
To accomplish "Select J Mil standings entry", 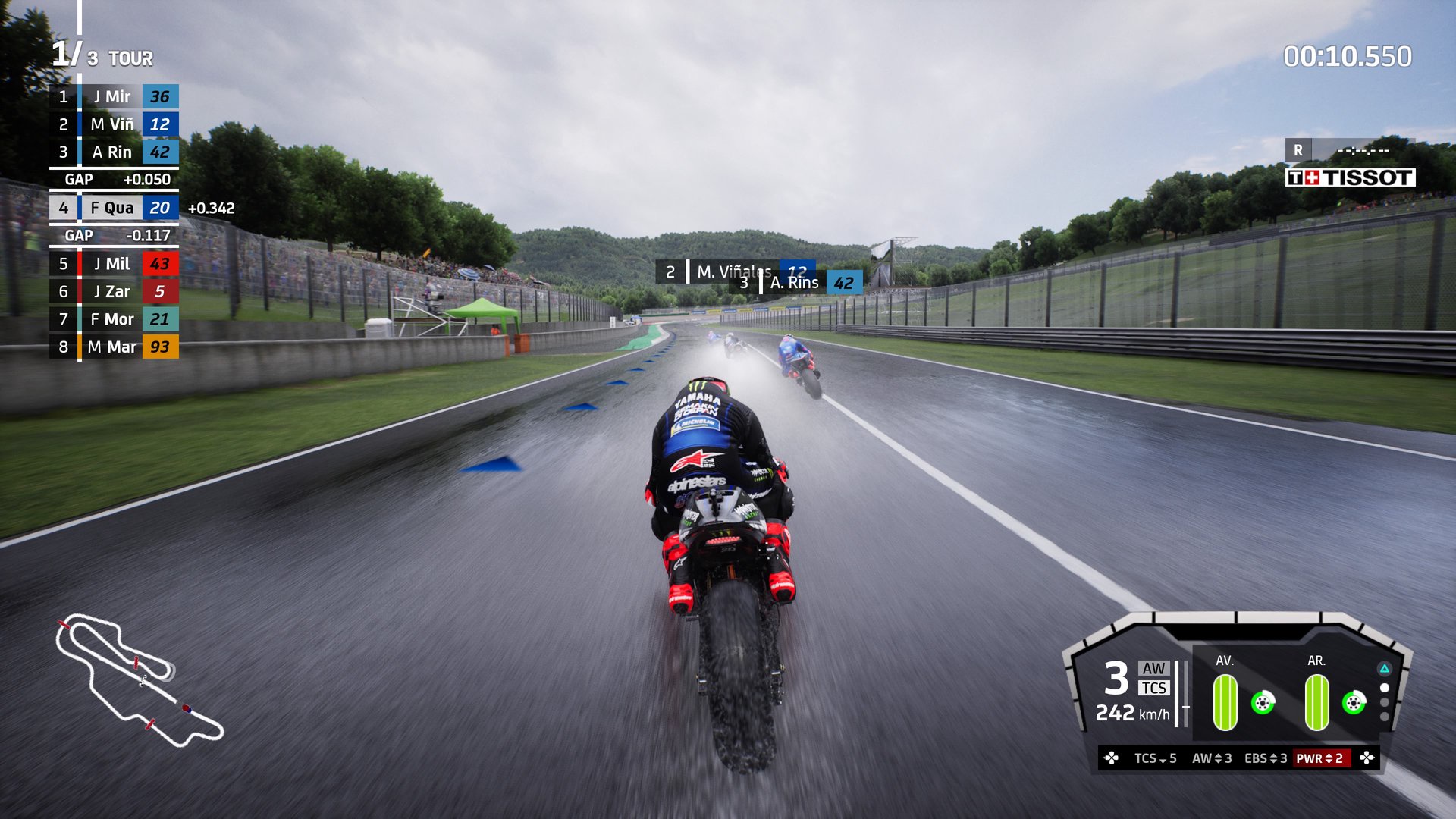I will pyautogui.click(x=114, y=264).
